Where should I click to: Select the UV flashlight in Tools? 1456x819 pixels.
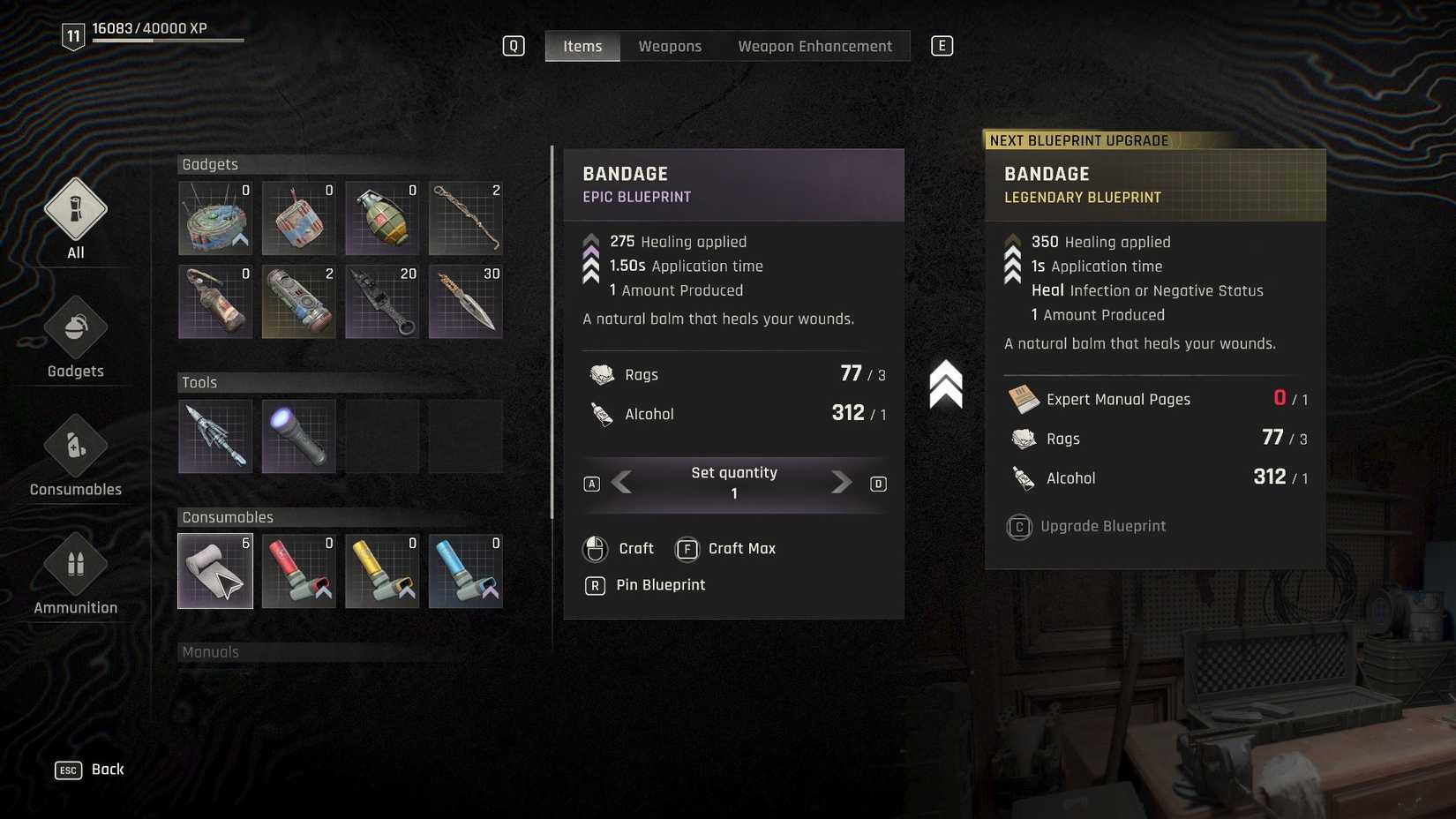(298, 436)
